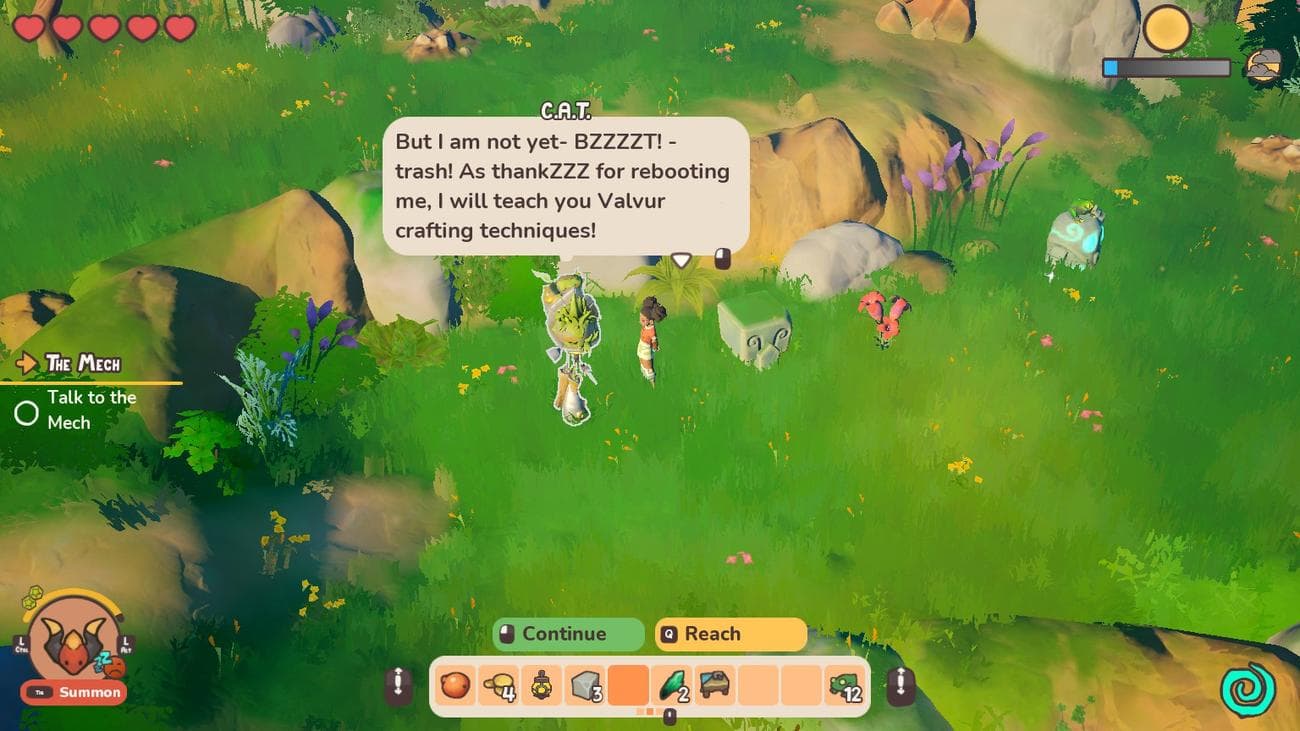Pick the yellow lantern hotbar item
The height and width of the screenshot is (731, 1300).
click(542, 686)
